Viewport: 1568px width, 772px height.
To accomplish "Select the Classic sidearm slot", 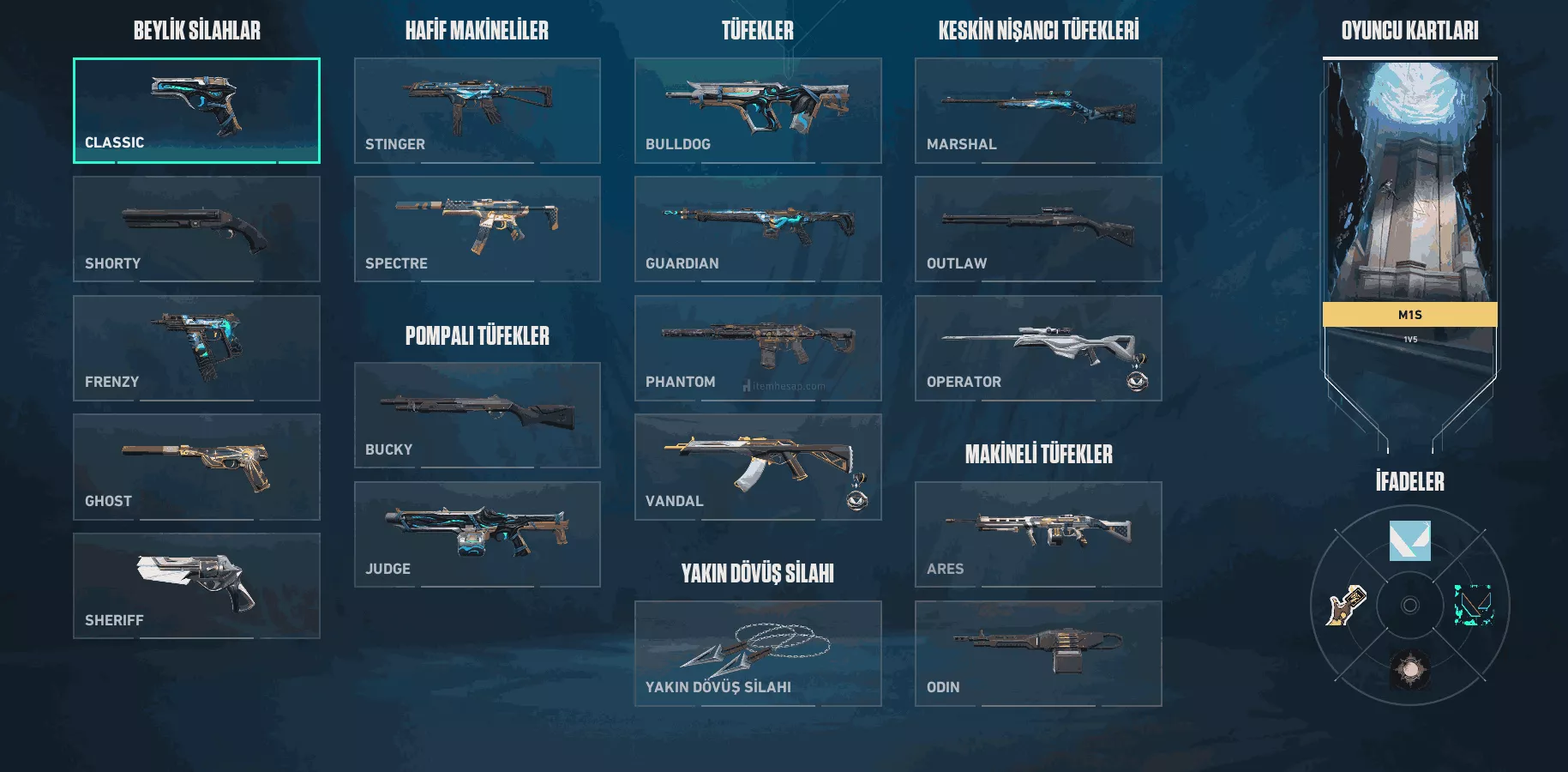I will click(x=196, y=111).
